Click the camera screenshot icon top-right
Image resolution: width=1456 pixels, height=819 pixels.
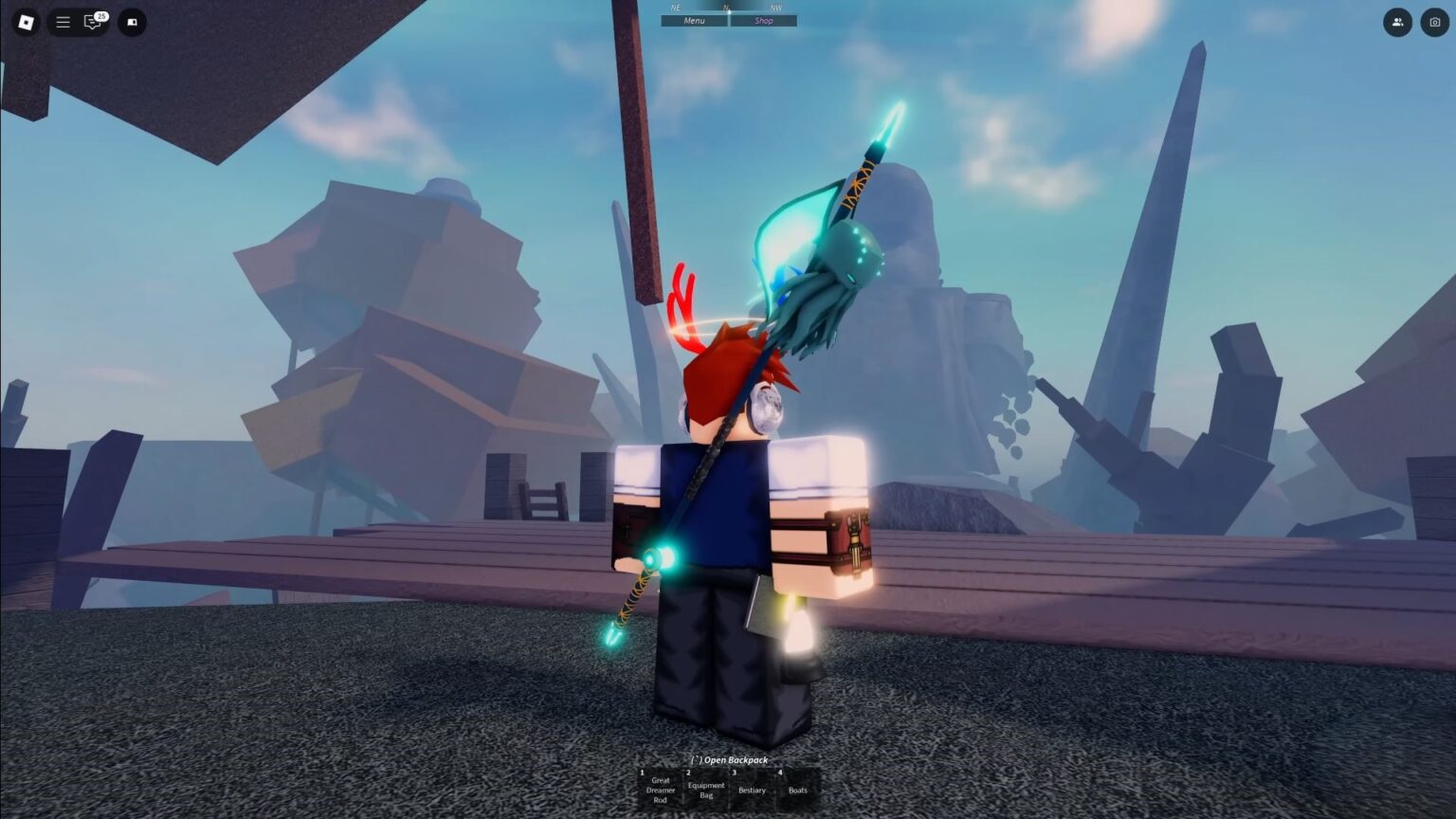pos(1436,22)
